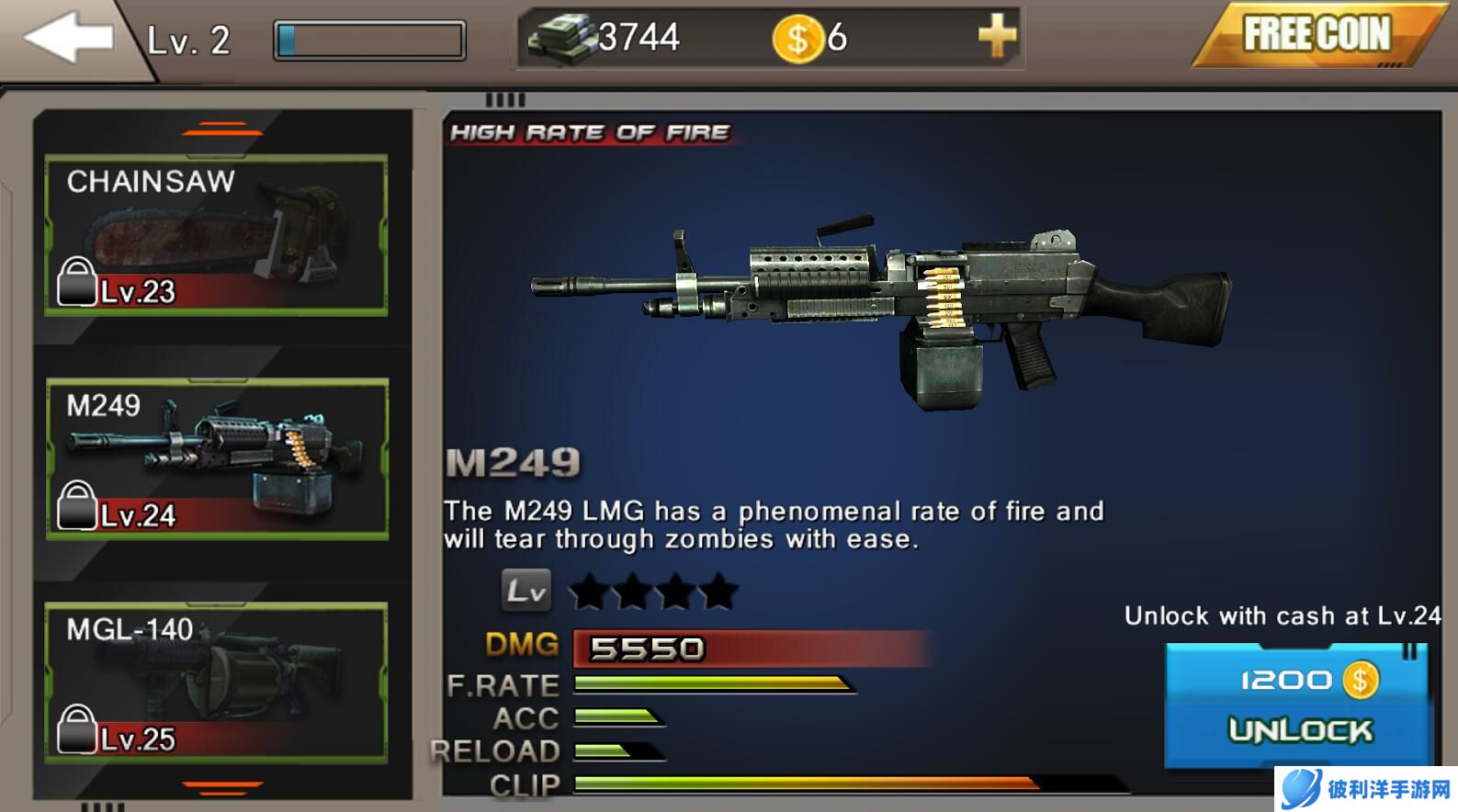Unlock the M249 for 1200 coins
This screenshot has width=1458, height=812.
point(1297,705)
